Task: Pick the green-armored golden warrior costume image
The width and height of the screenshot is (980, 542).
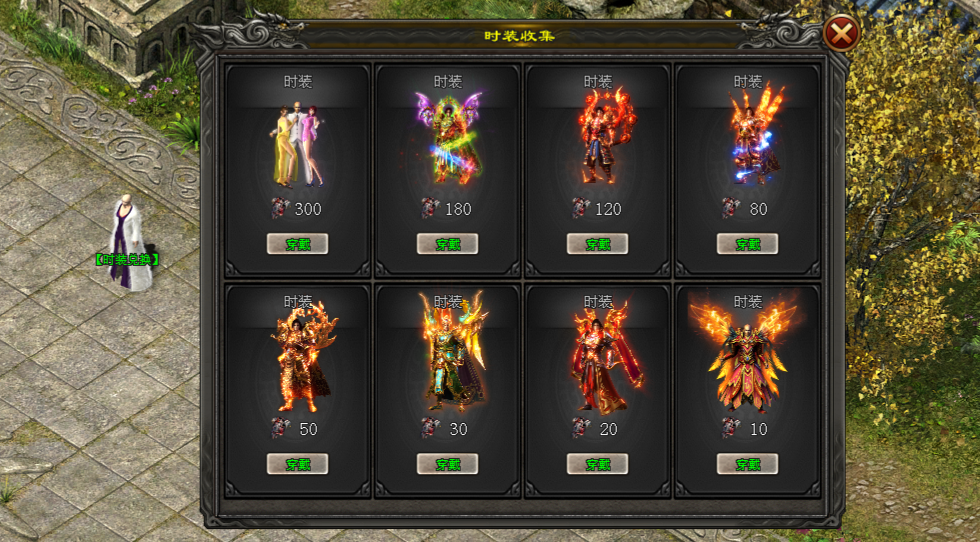Action: coord(449,355)
